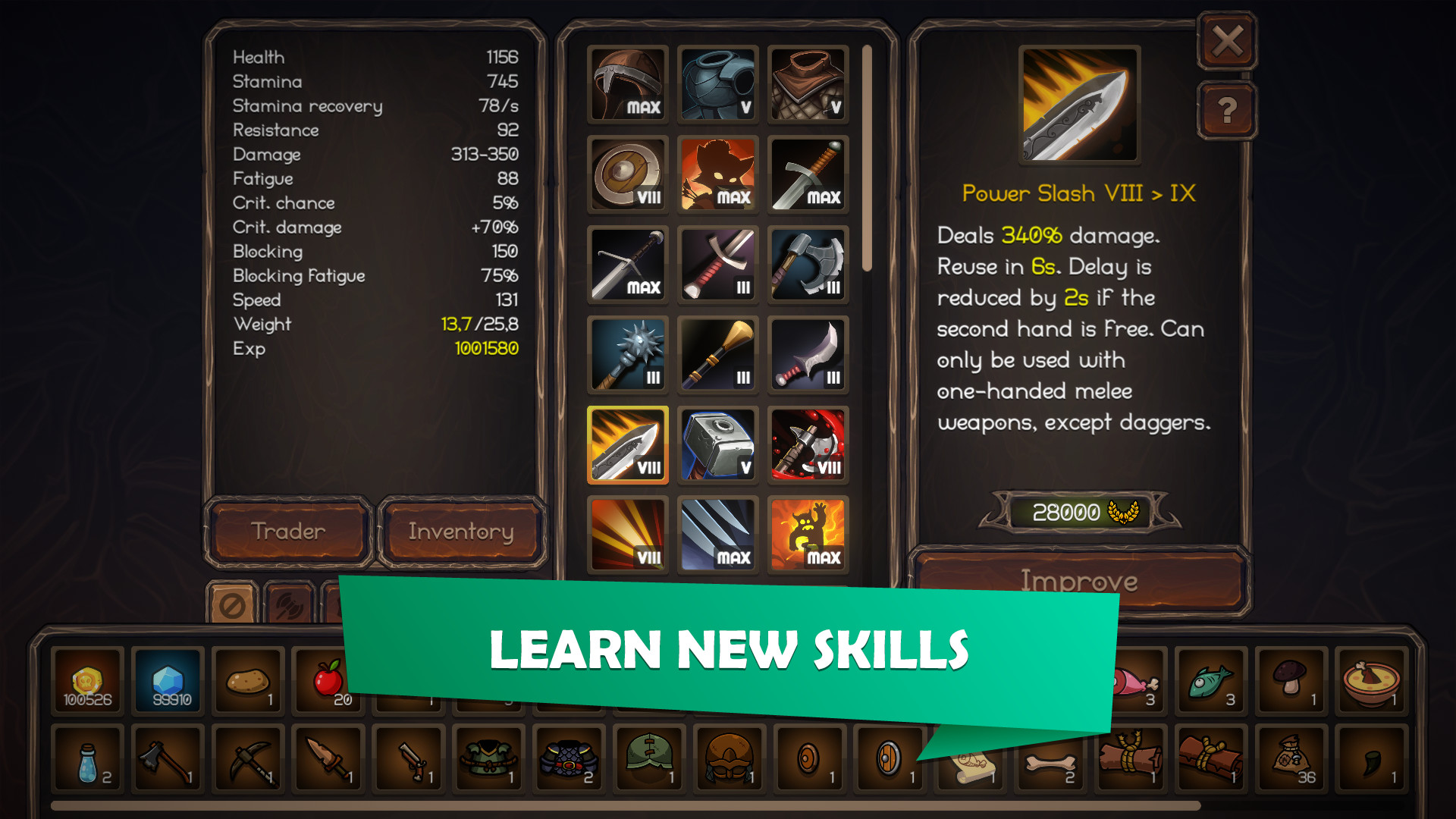Open the Power Slash skill details
Screen dimensions: 1456x819
pyautogui.click(x=627, y=444)
